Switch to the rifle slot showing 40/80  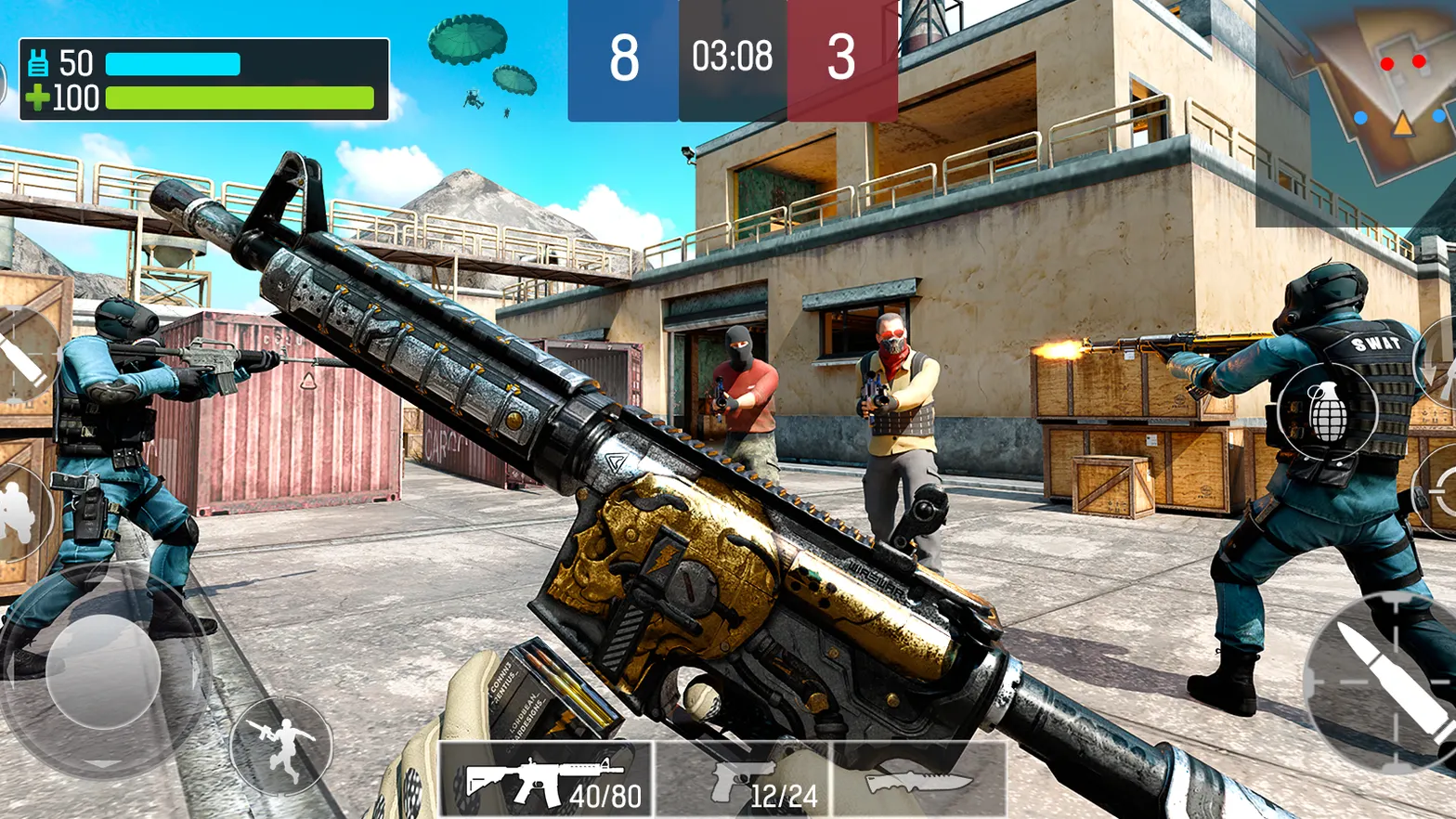click(x=546, y=780)
